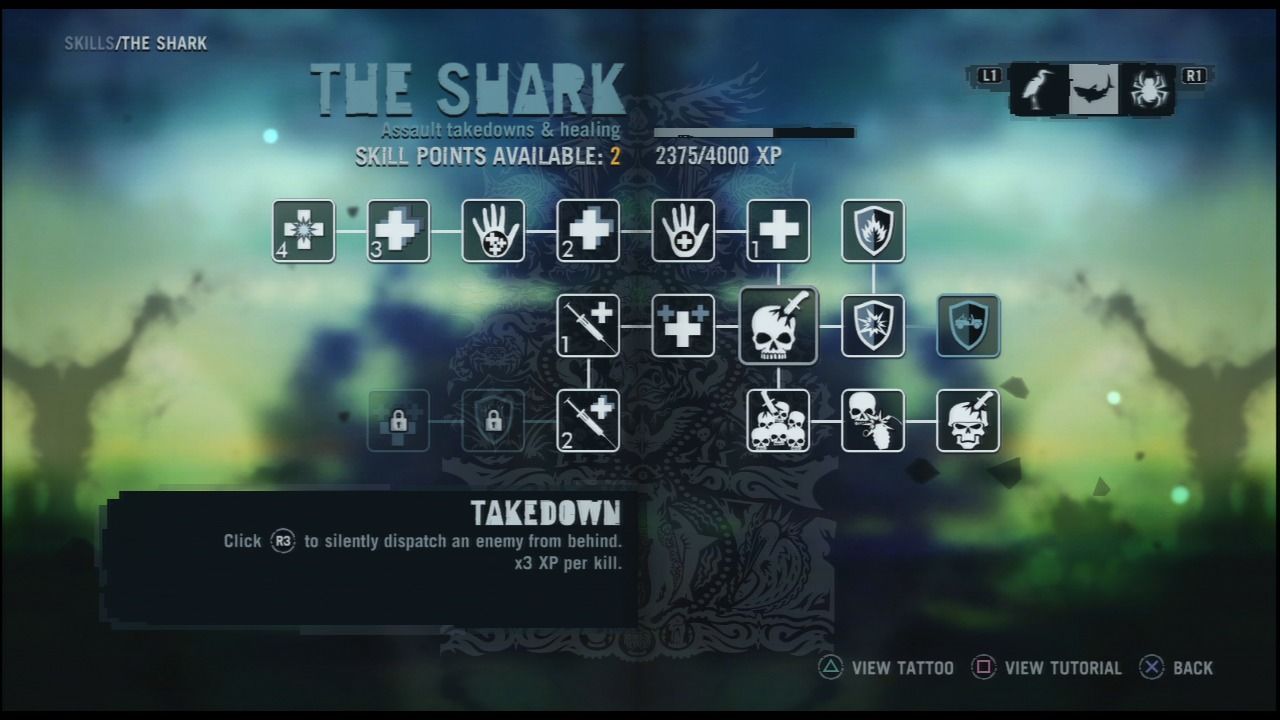Click the locked padlock cross skill
Image resolution: width=1280 pixels, height=720 pixels.
(x=399, y=420)
